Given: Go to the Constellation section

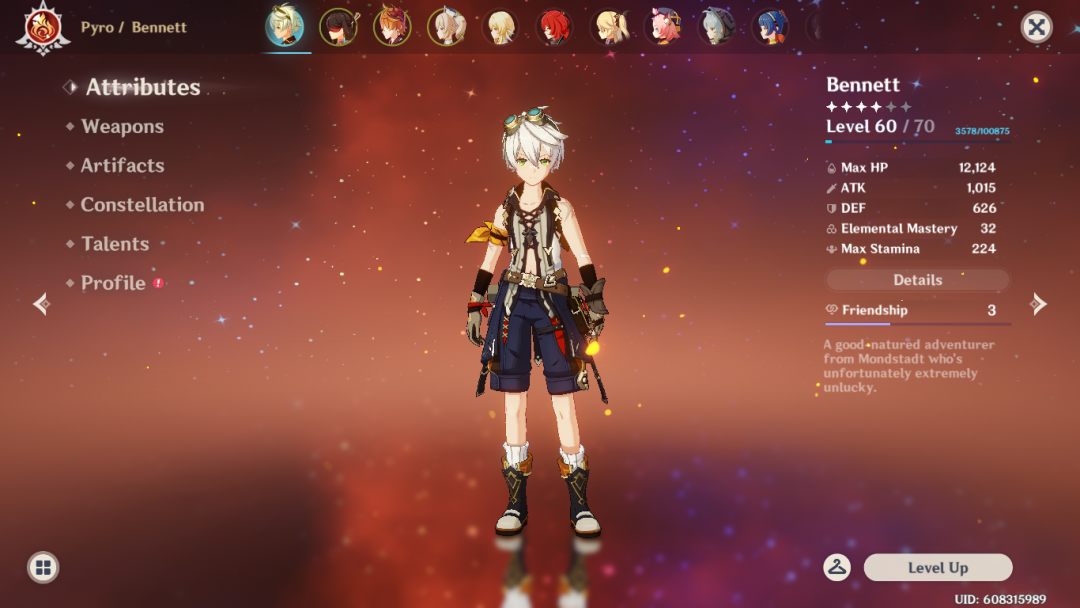Looking at the screenshot, I should click(142, 205).
